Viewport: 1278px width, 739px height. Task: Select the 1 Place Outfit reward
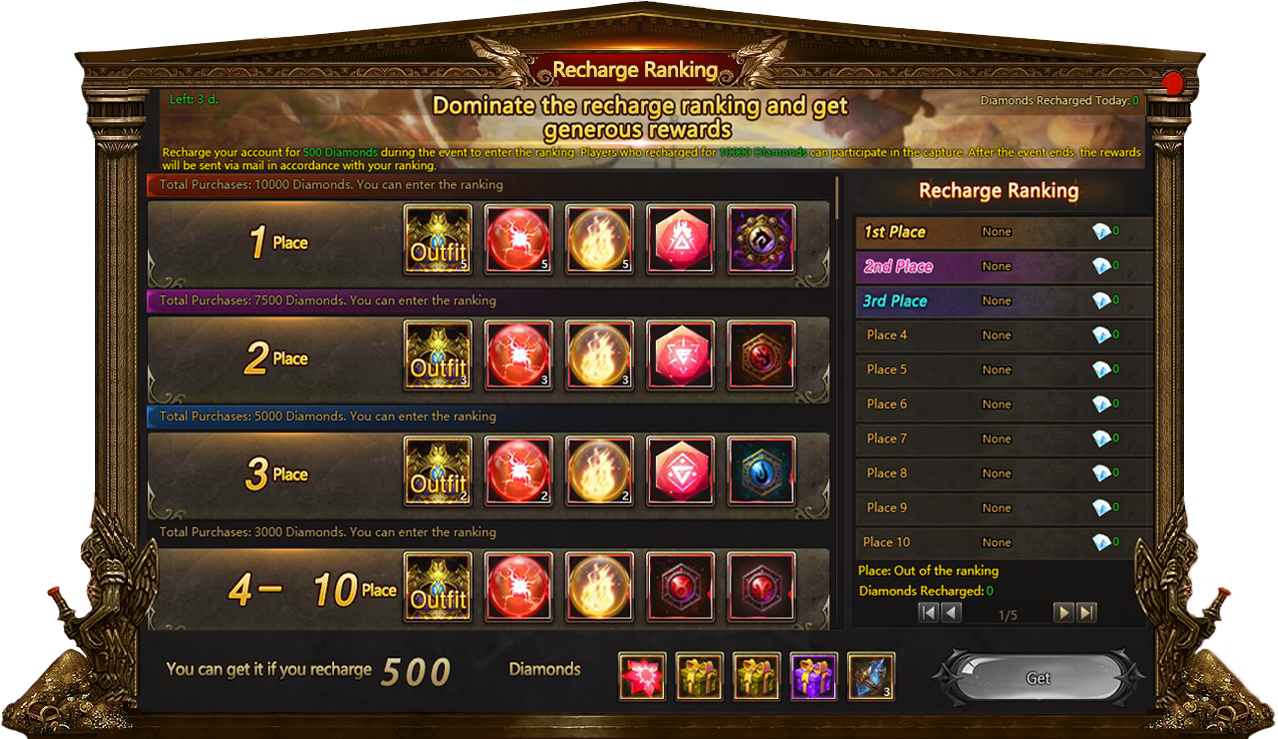(438, 239)
